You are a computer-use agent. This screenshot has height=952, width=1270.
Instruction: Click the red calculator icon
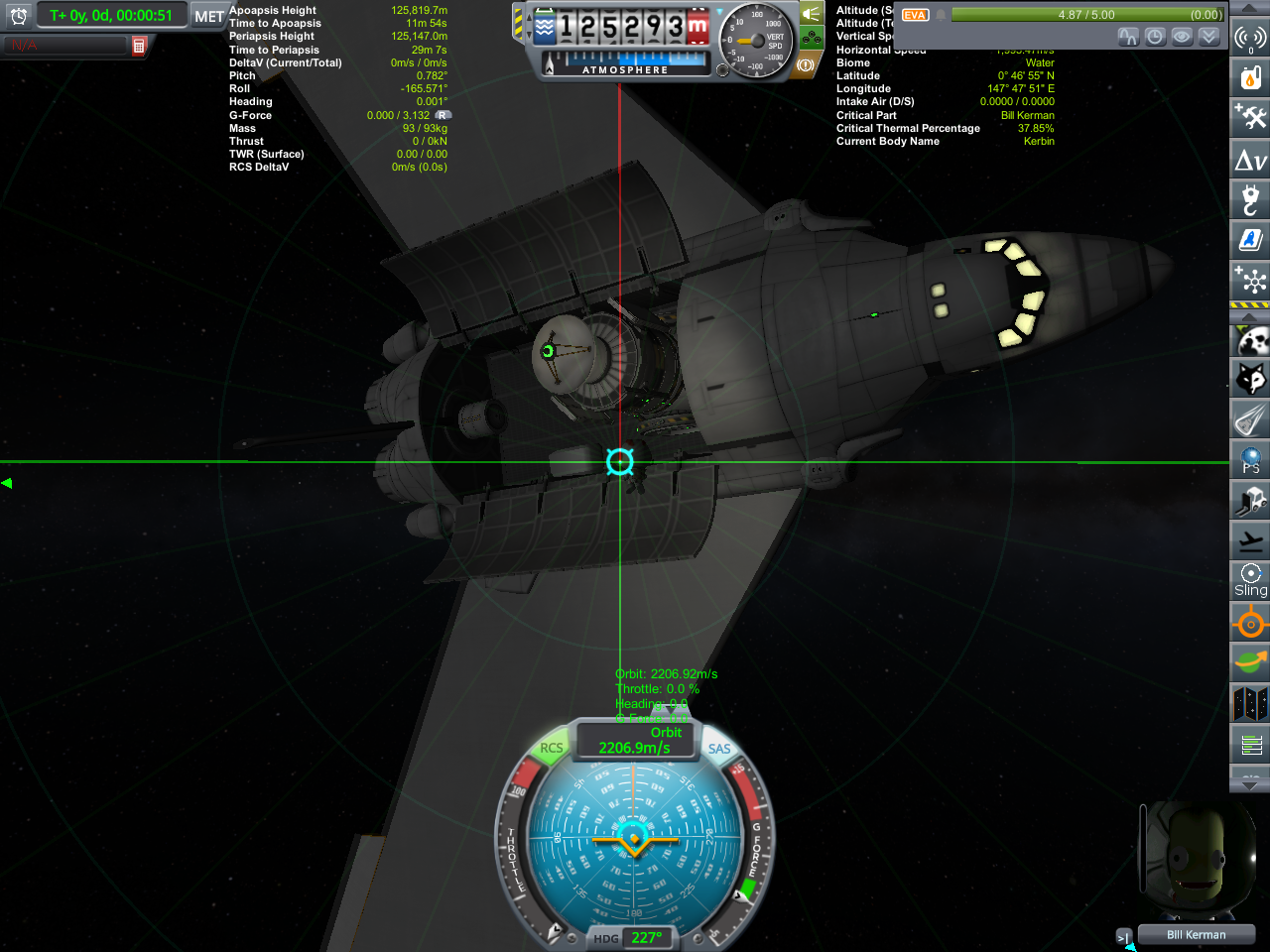click(139, 46)
